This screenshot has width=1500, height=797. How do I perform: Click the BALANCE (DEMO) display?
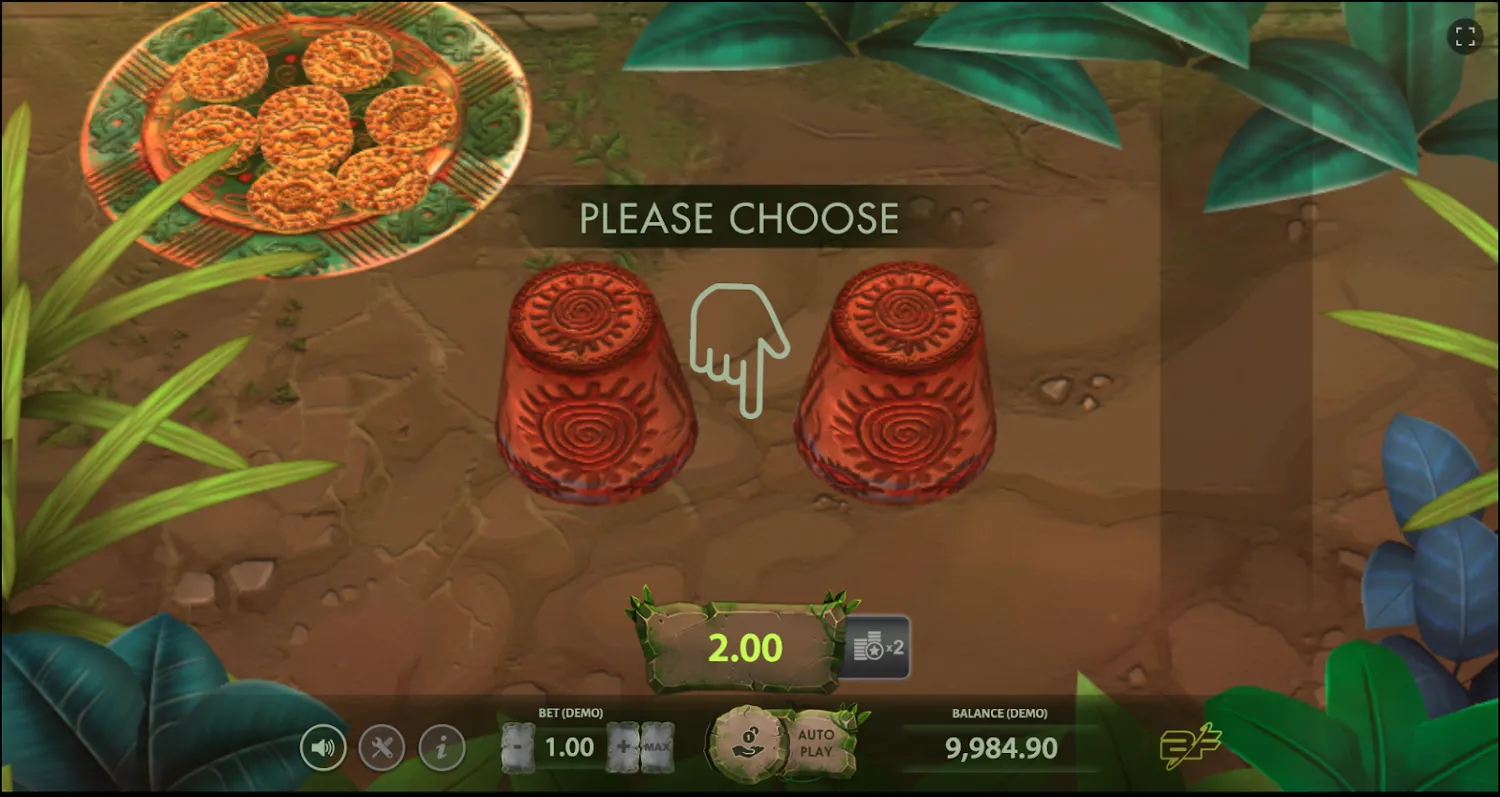pos(1000,746)
